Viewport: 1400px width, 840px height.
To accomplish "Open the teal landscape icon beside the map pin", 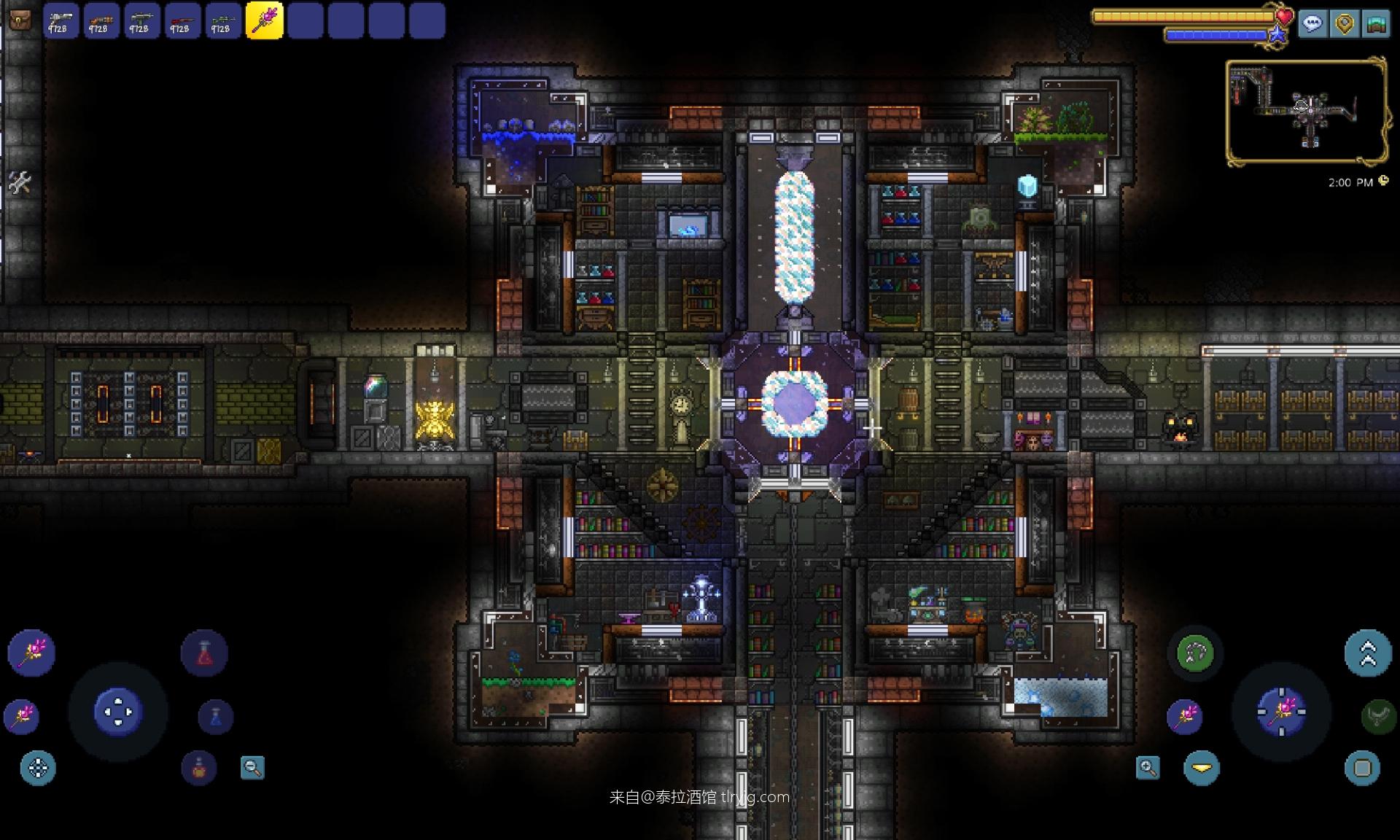I will tap(1375, 24).
